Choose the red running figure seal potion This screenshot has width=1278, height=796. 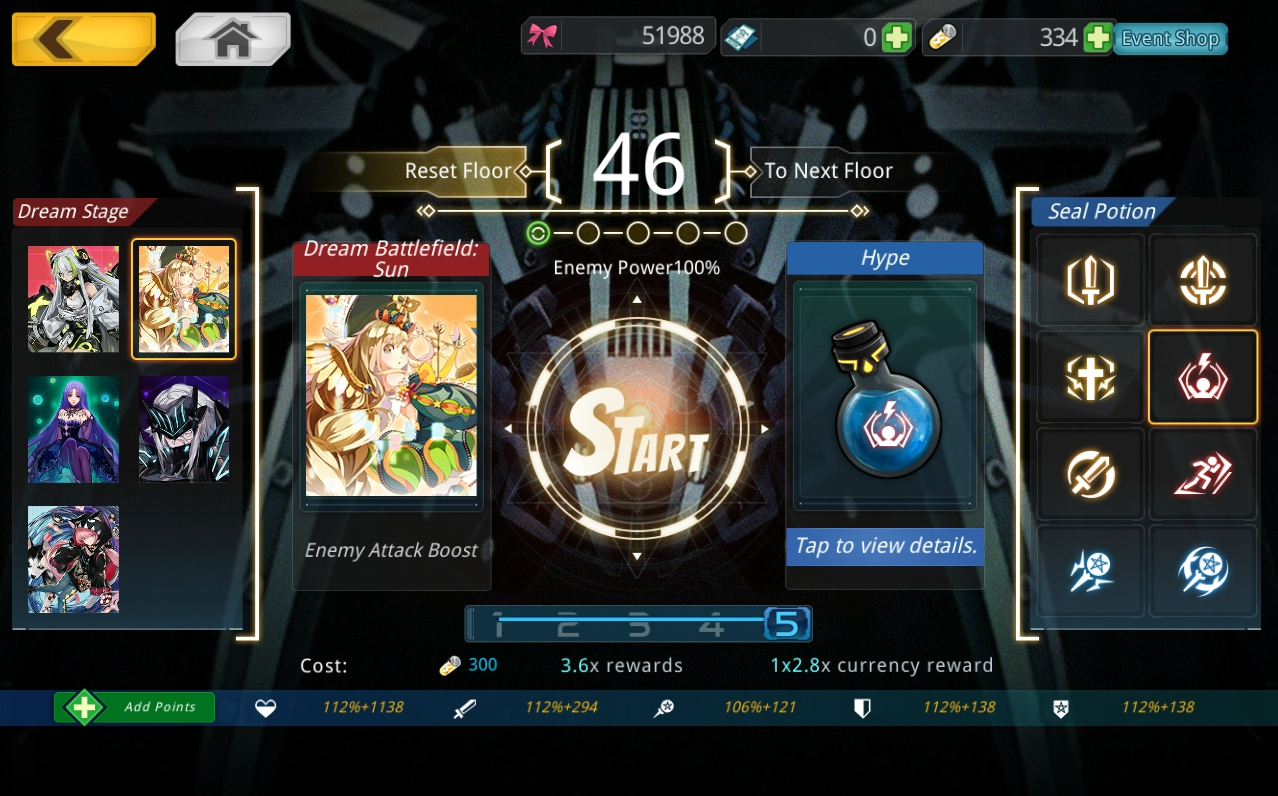click(x=1202, y=474)
